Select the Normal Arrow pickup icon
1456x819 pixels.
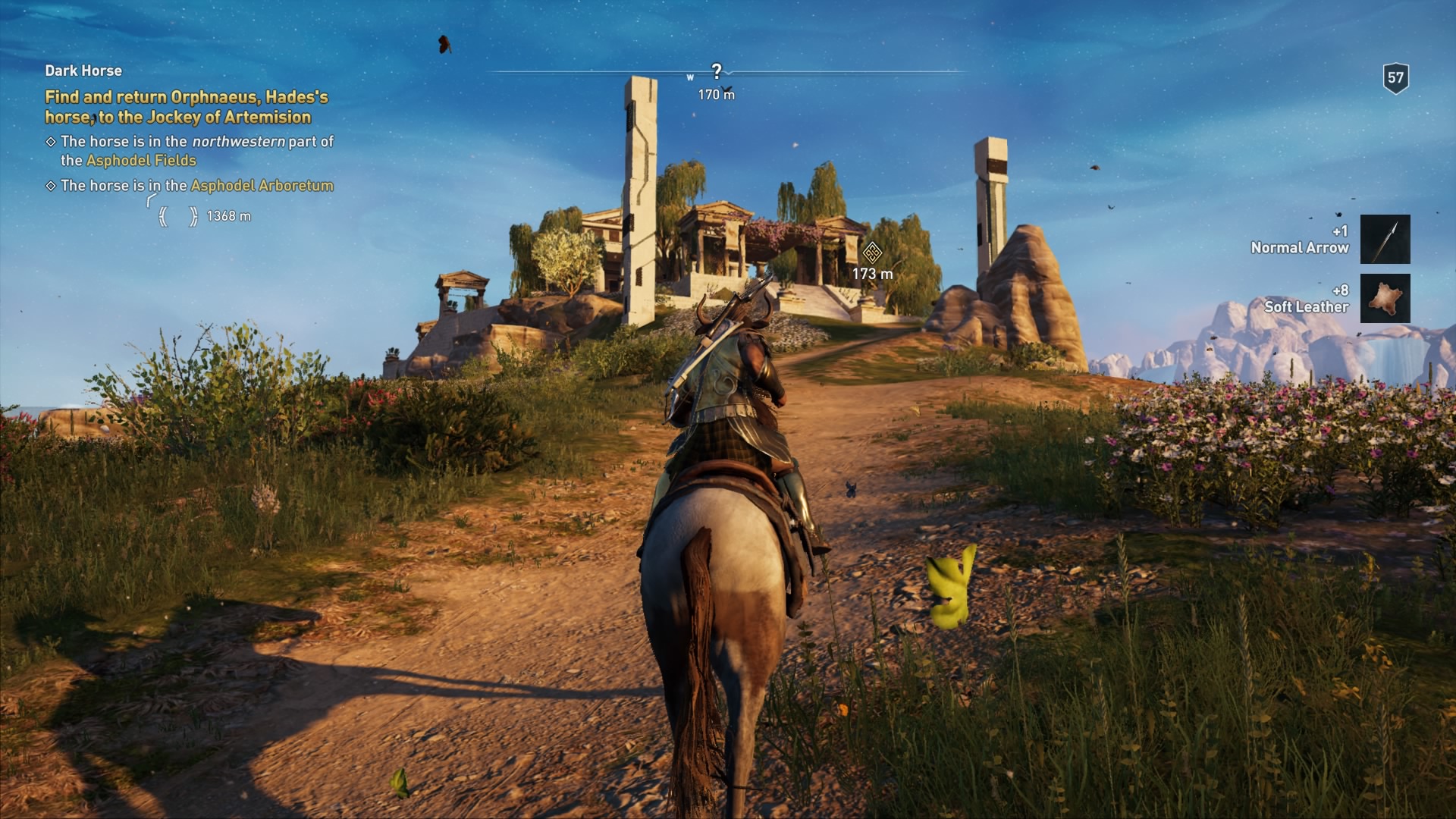1385,239
